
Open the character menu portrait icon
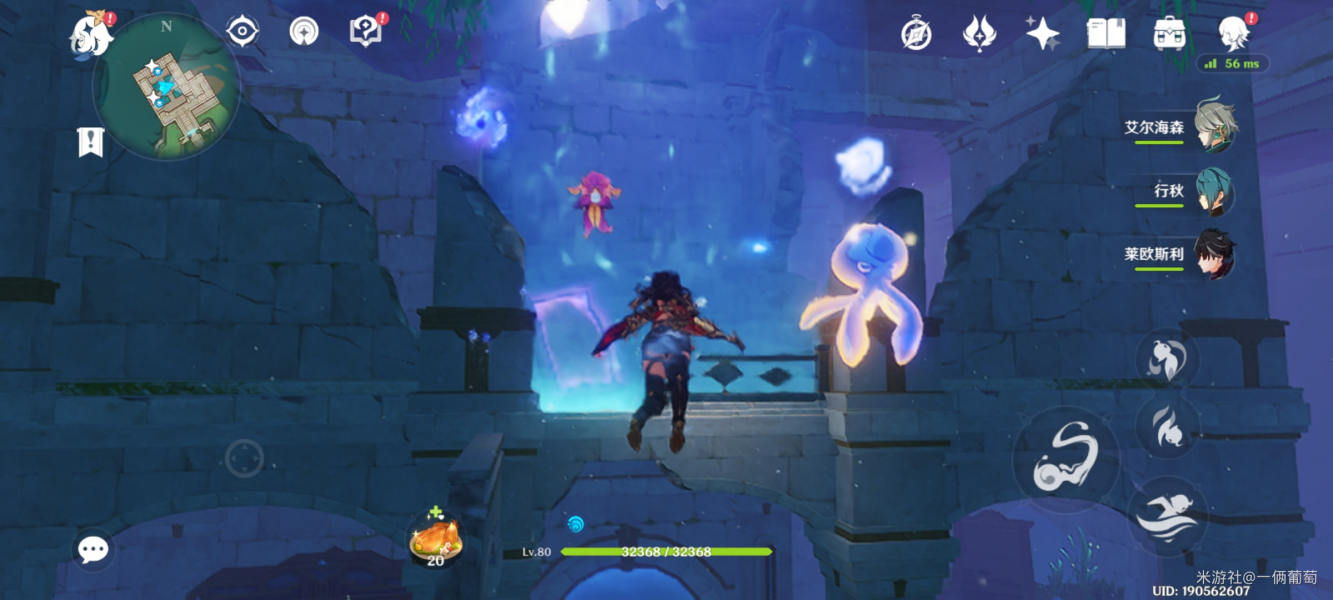point(1233,34)
